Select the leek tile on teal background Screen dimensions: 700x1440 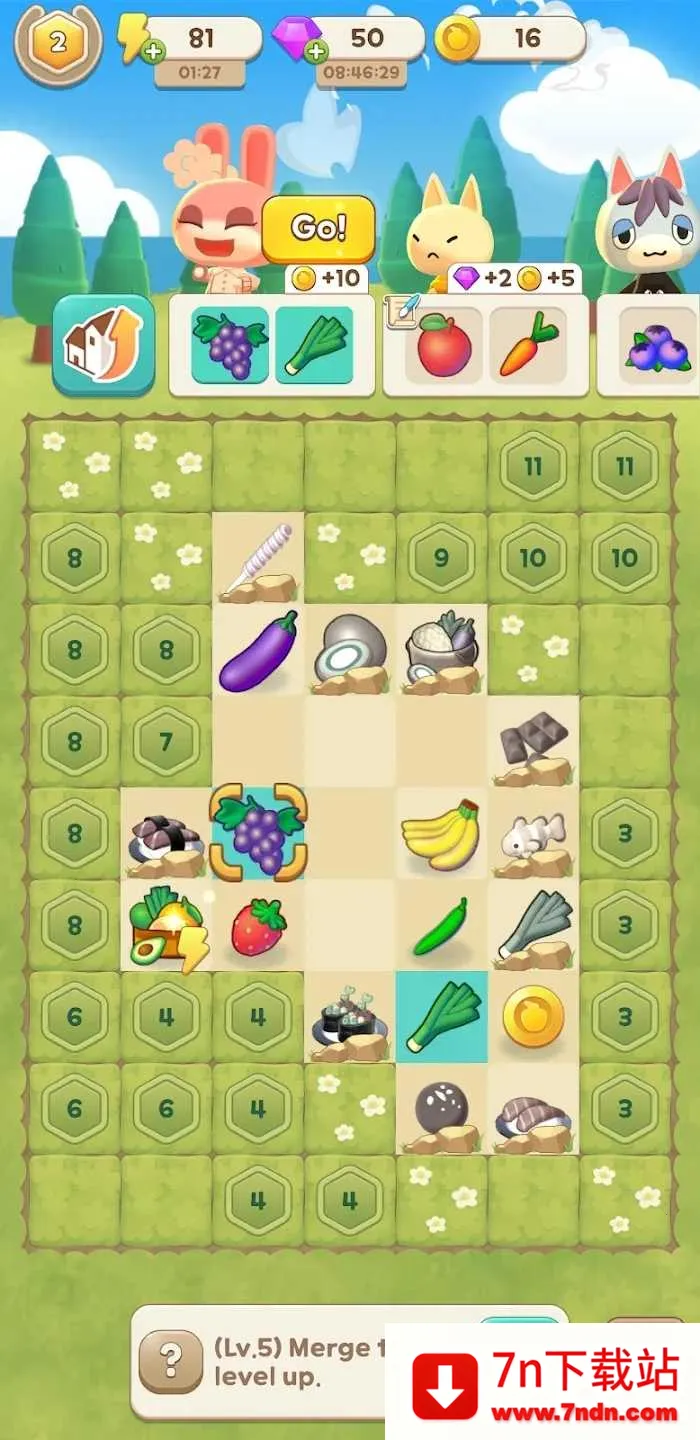pyautogui.click(x=441, y=1017)
